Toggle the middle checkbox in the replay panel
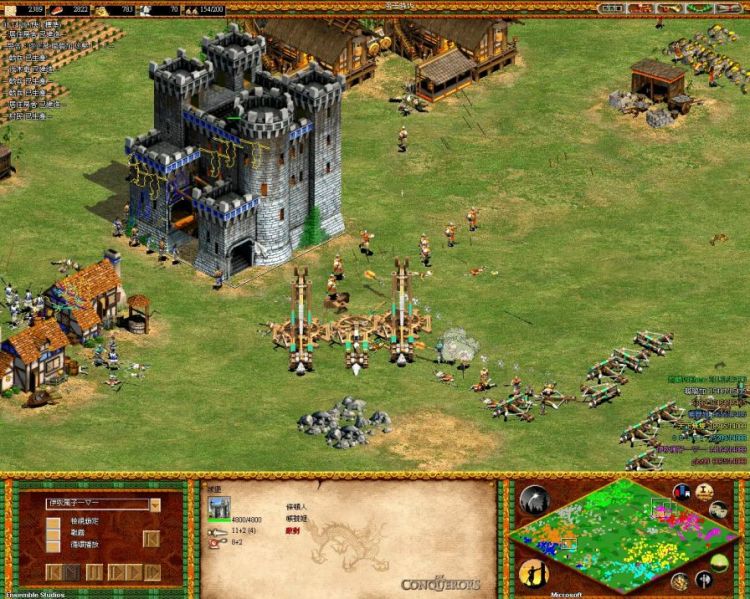The image size is (750, 599). tap(52, 534)
